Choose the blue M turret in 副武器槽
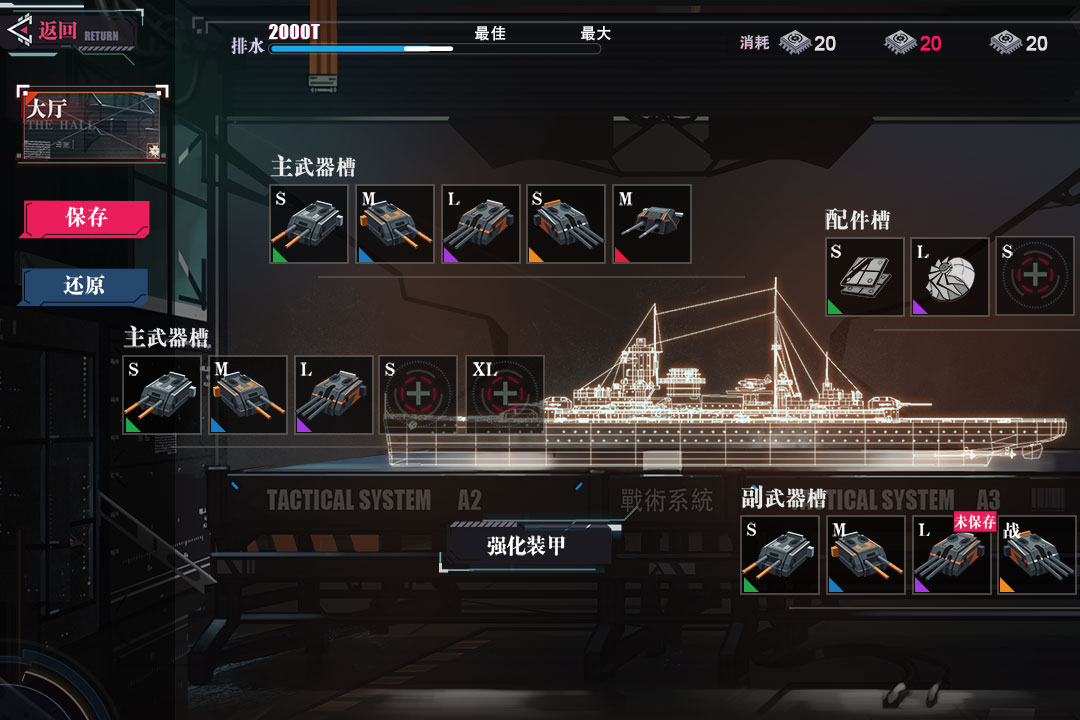Viewport: 1080px width, 720px height. 866,555
